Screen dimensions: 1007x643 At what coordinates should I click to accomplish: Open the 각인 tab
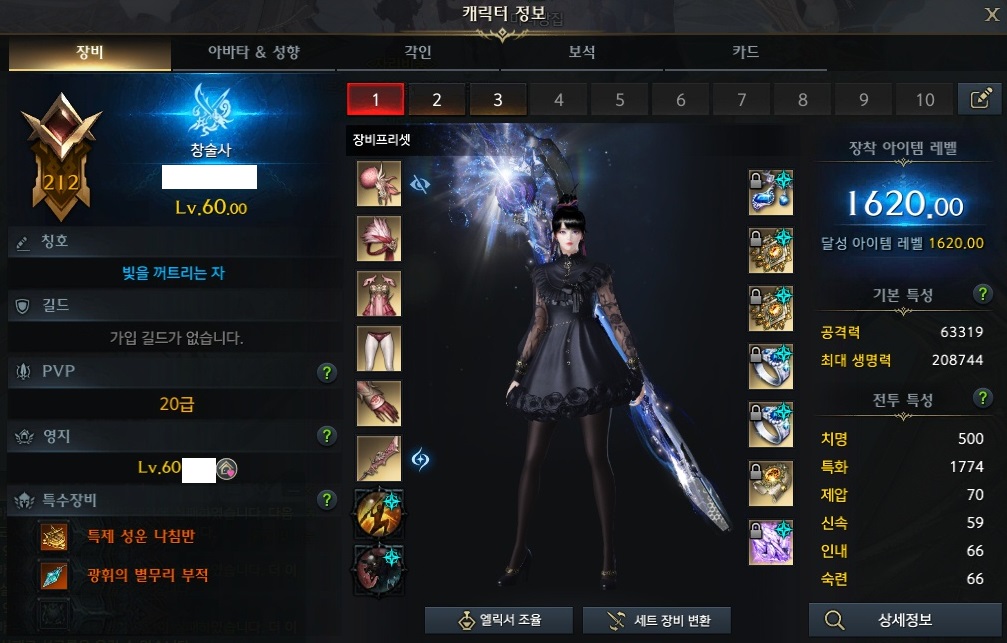coord(417,53)
